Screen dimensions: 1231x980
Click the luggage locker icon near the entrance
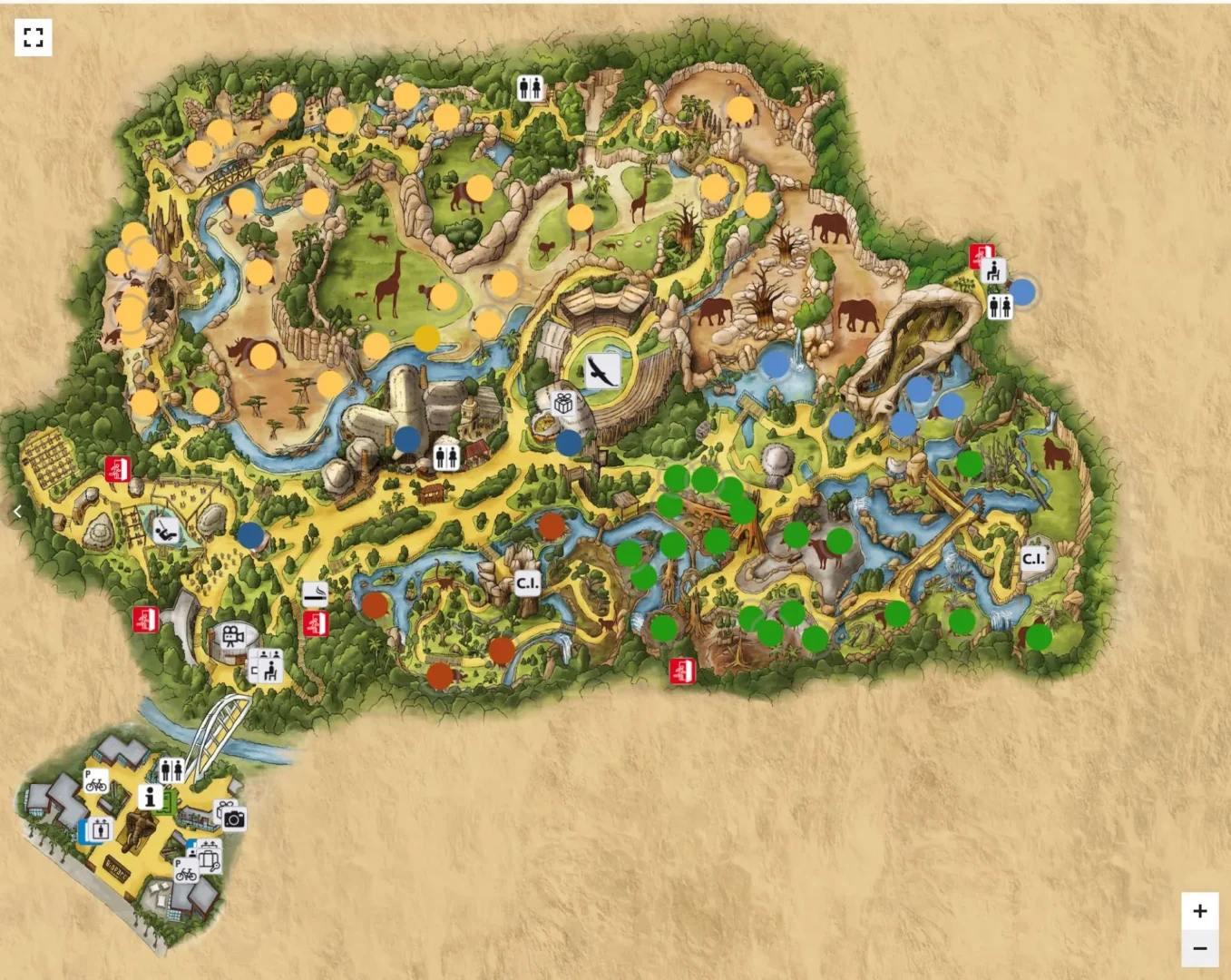(210, 860)
